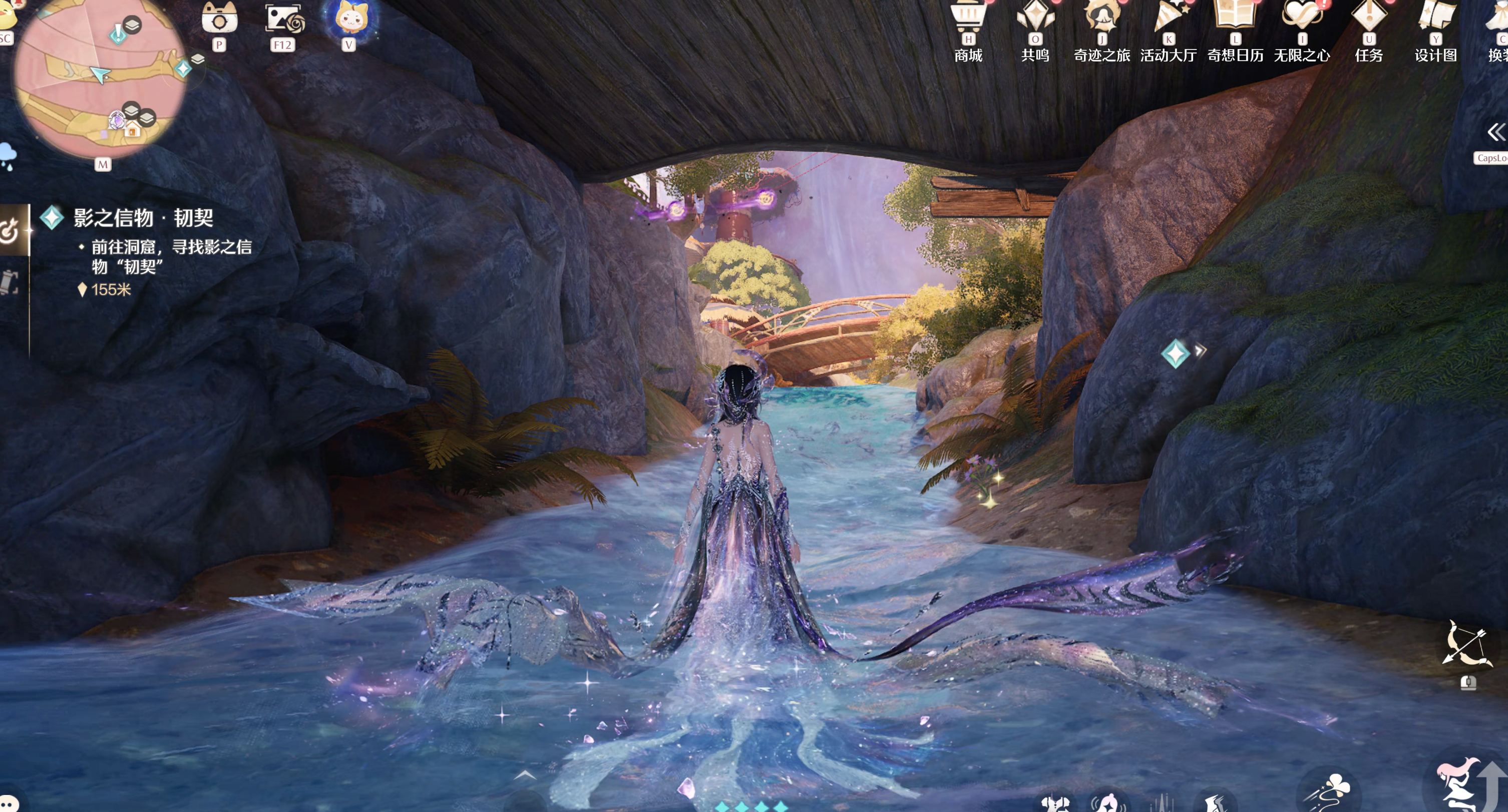The image size is (1508, 812).
Task: Activate the bow and arrow ability
Action: point(1467,644)
